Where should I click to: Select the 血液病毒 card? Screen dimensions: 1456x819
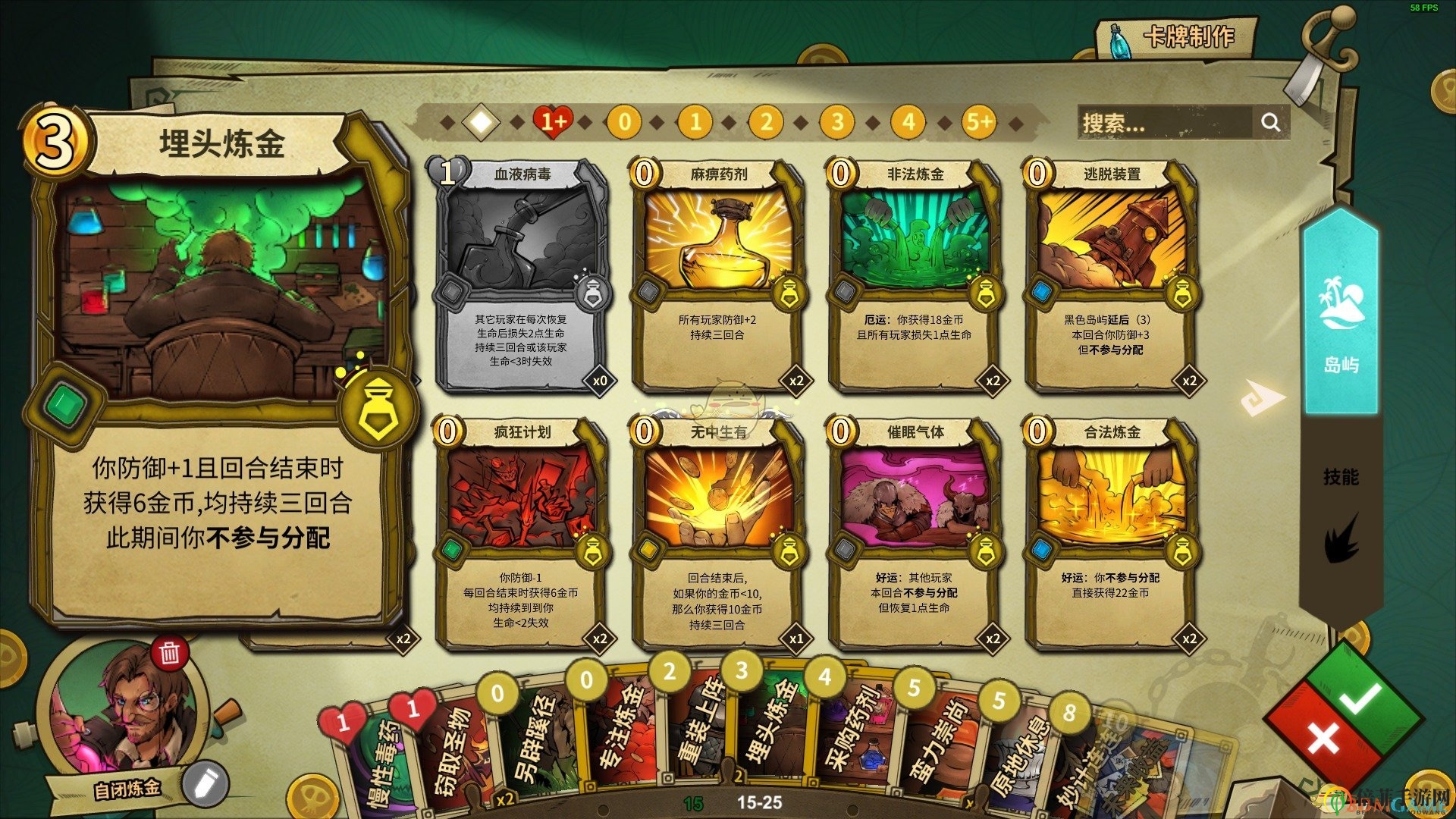[x=522, y=275]
